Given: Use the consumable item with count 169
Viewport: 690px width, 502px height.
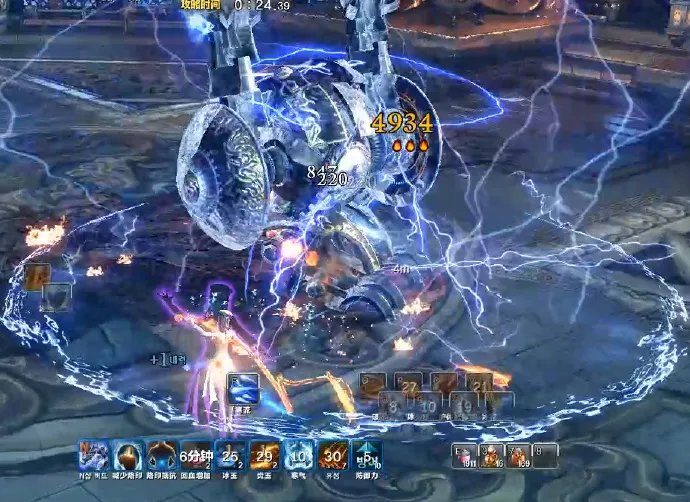Looking at the screenshot, I should [x=518, y=456].
